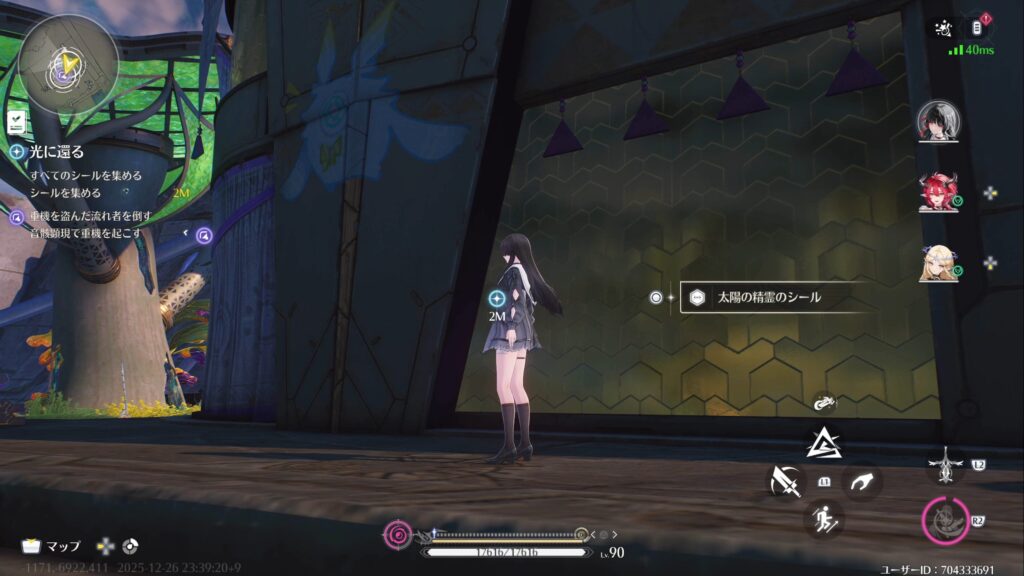Open the quest log checklist icon
1024x576 pixels.
click(16, 122)
